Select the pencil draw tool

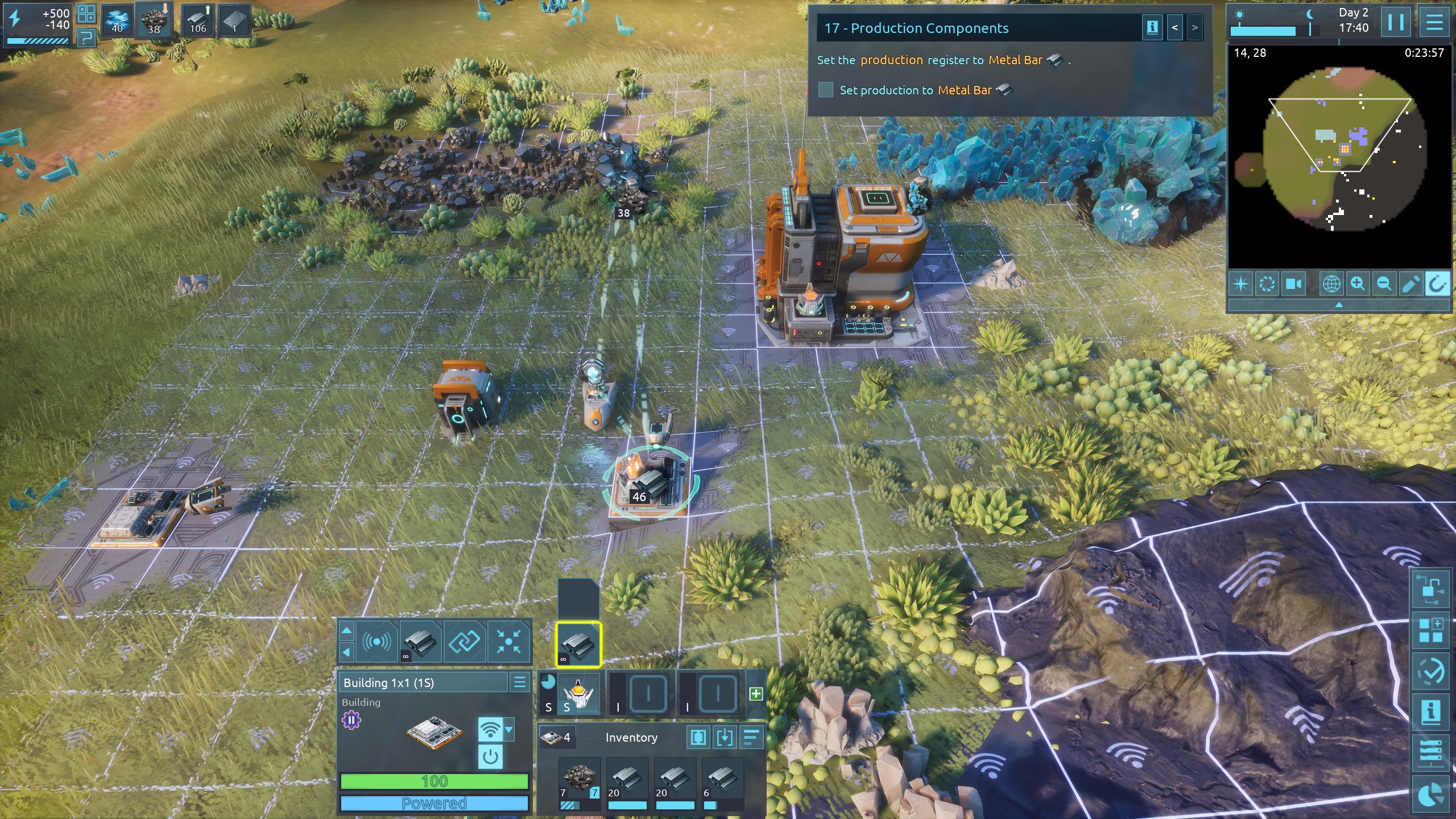[x=1410, y=284]
